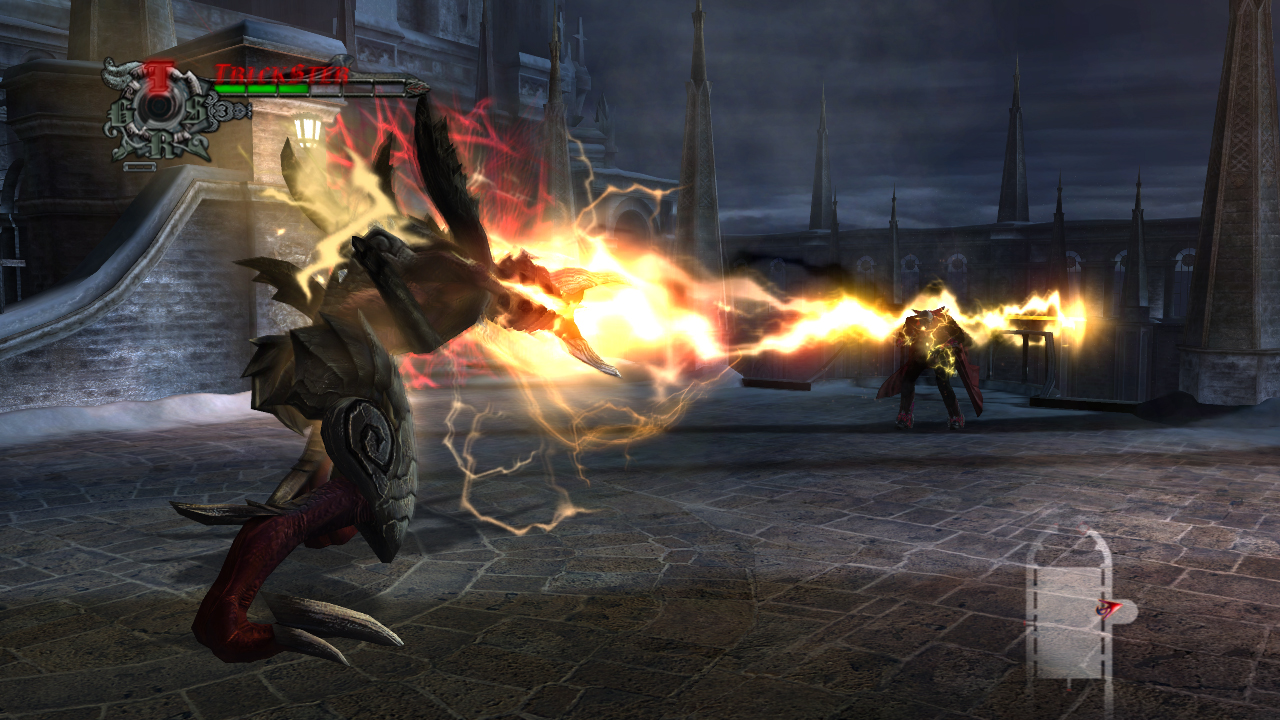This screenshot has height=720, width=1280.
Task: Click the Trickster style emblem
Action: coord(158,110)
